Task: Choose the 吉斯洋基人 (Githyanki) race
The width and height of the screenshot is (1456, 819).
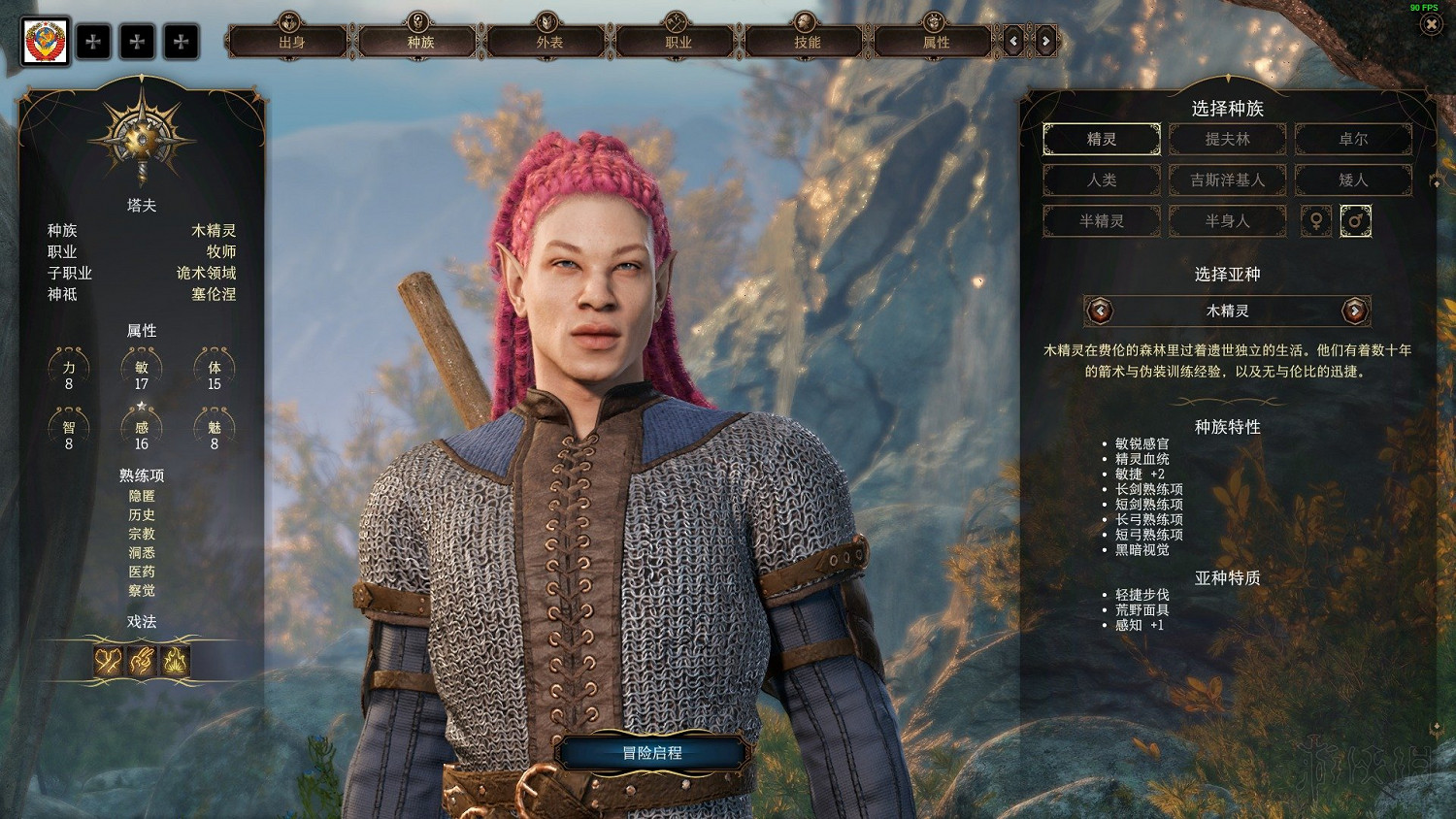Action: (x=1227, y=180)
